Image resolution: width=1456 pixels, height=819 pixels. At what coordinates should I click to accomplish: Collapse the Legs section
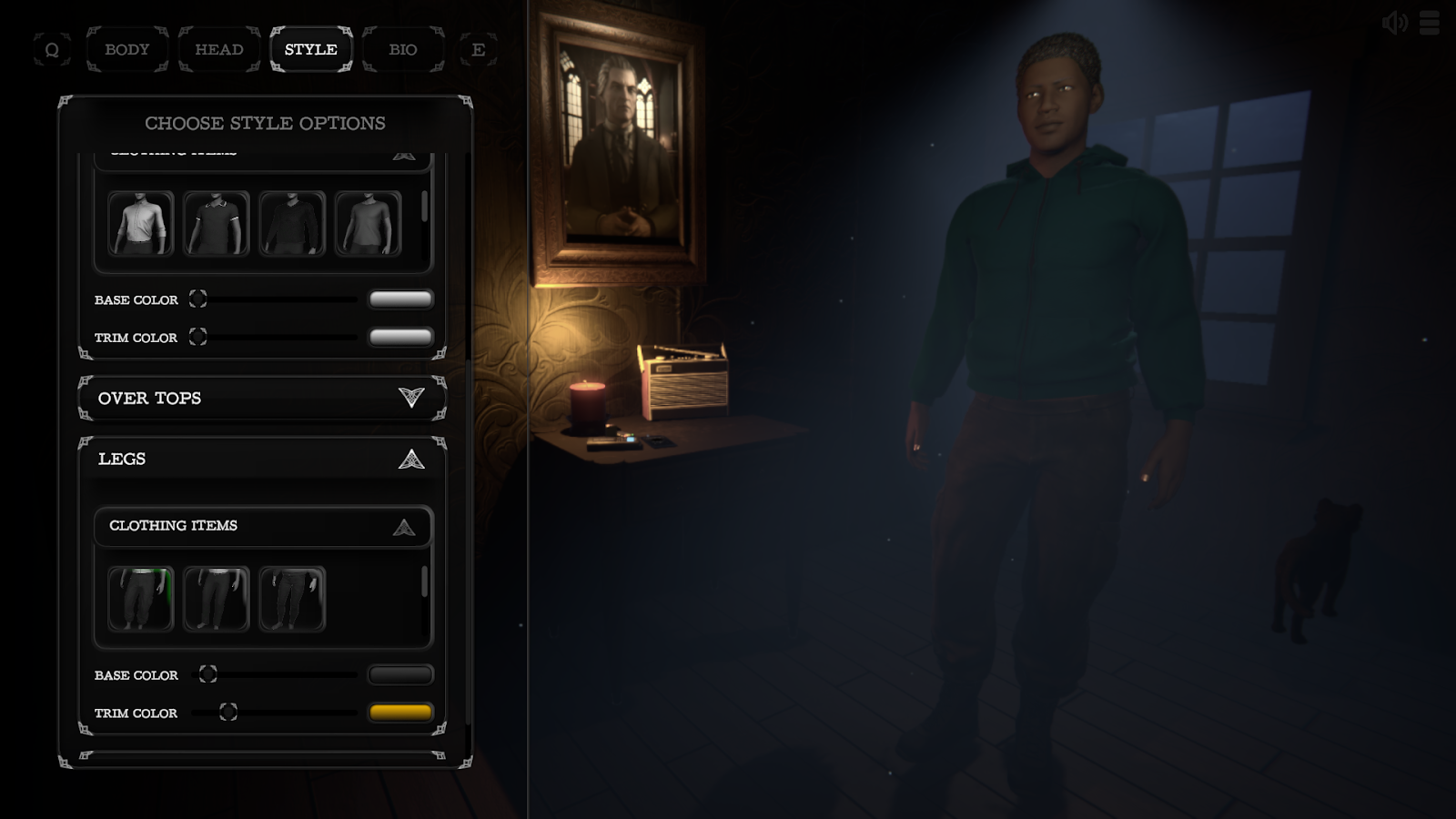coord(411,459)
